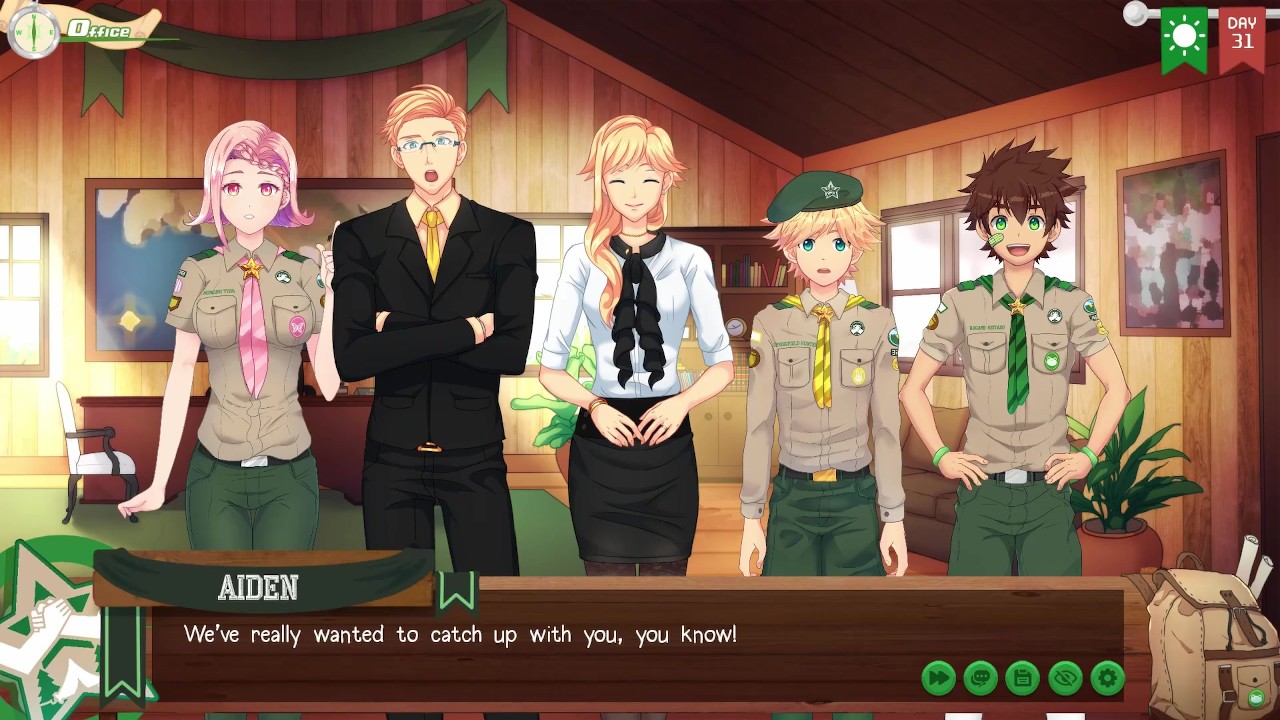Open settings with the gear icon
Image resolution: width=1280 pixels, height=720 pixels.
coord(1107,678)
